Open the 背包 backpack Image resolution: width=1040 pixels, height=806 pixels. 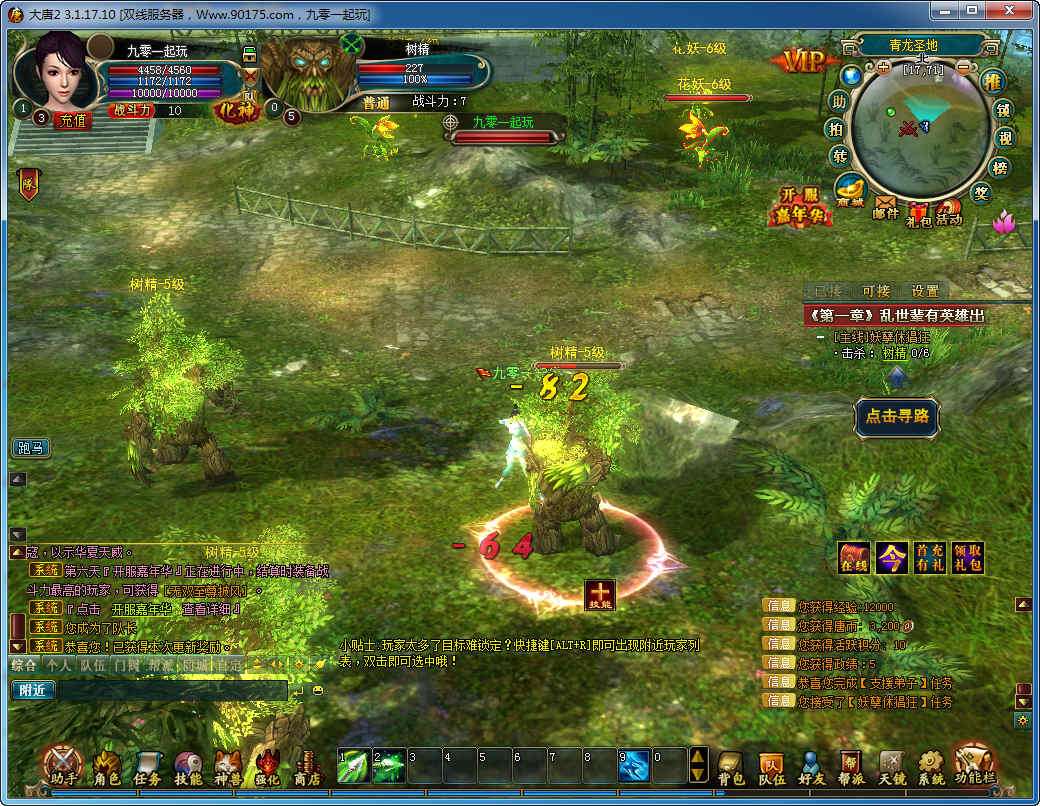tap(731, 767)
